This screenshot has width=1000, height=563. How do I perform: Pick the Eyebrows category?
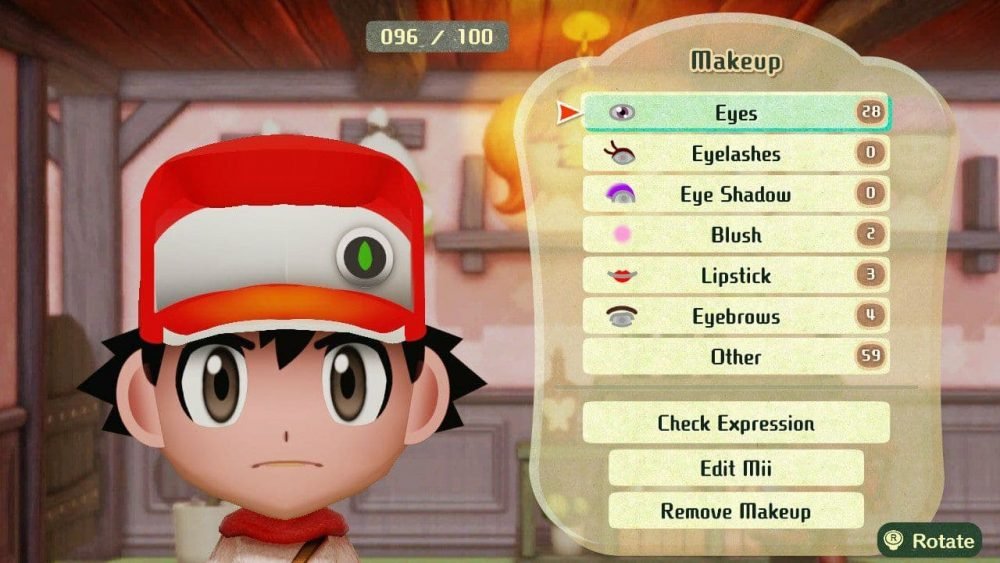tap(736, 317)
